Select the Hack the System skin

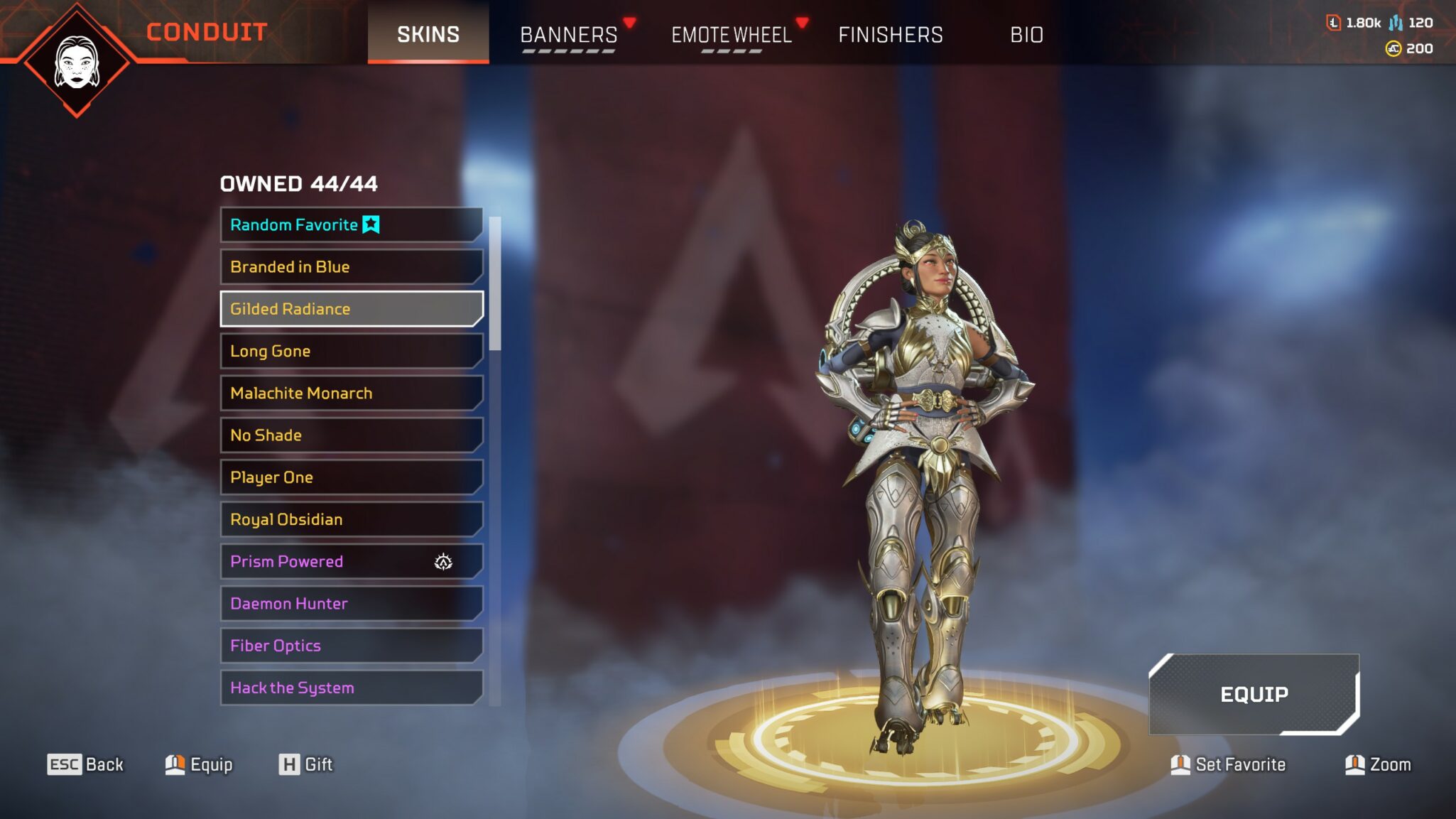pos(352,688)
